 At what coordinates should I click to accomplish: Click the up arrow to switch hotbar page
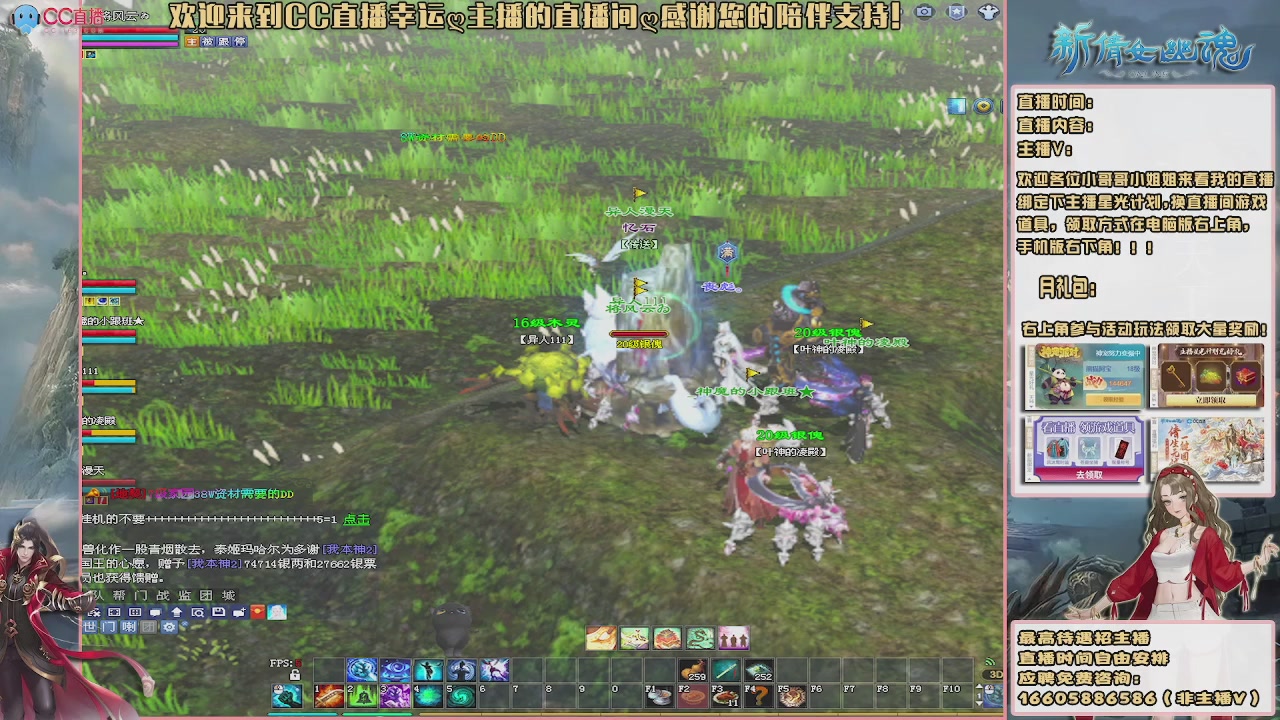[978, 685]
